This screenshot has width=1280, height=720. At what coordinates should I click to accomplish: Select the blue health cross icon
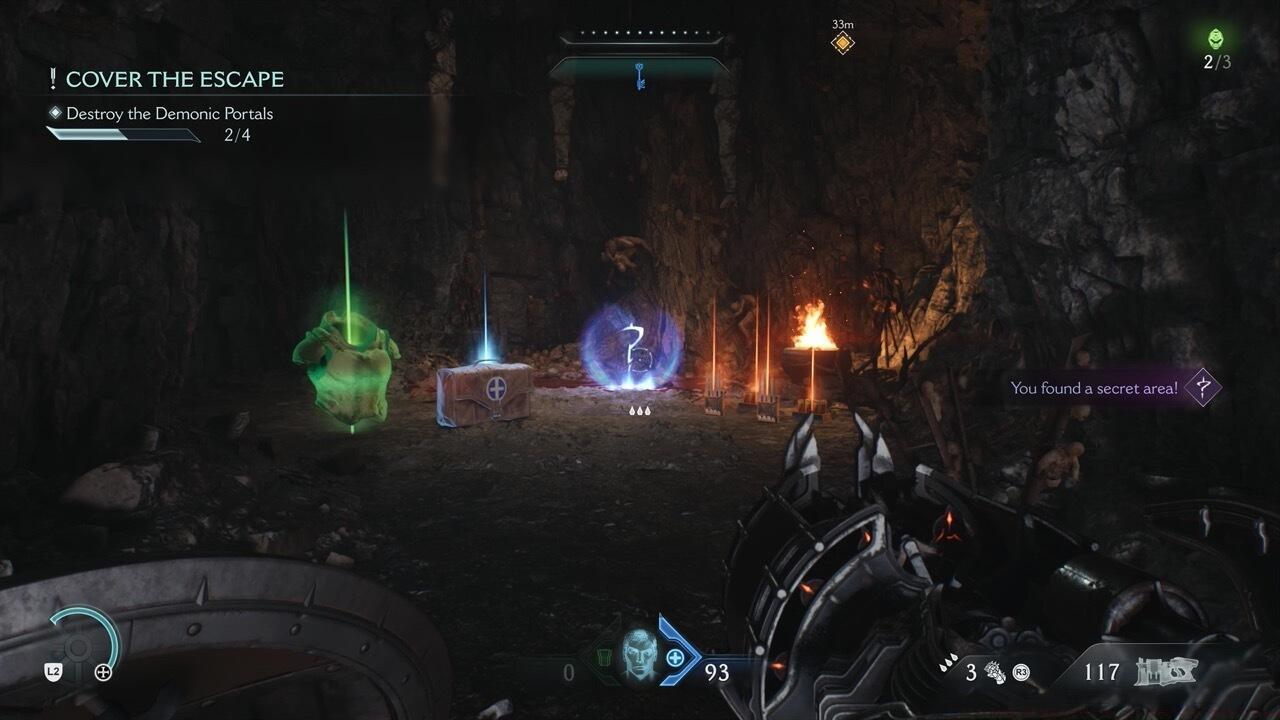point(675,657)
